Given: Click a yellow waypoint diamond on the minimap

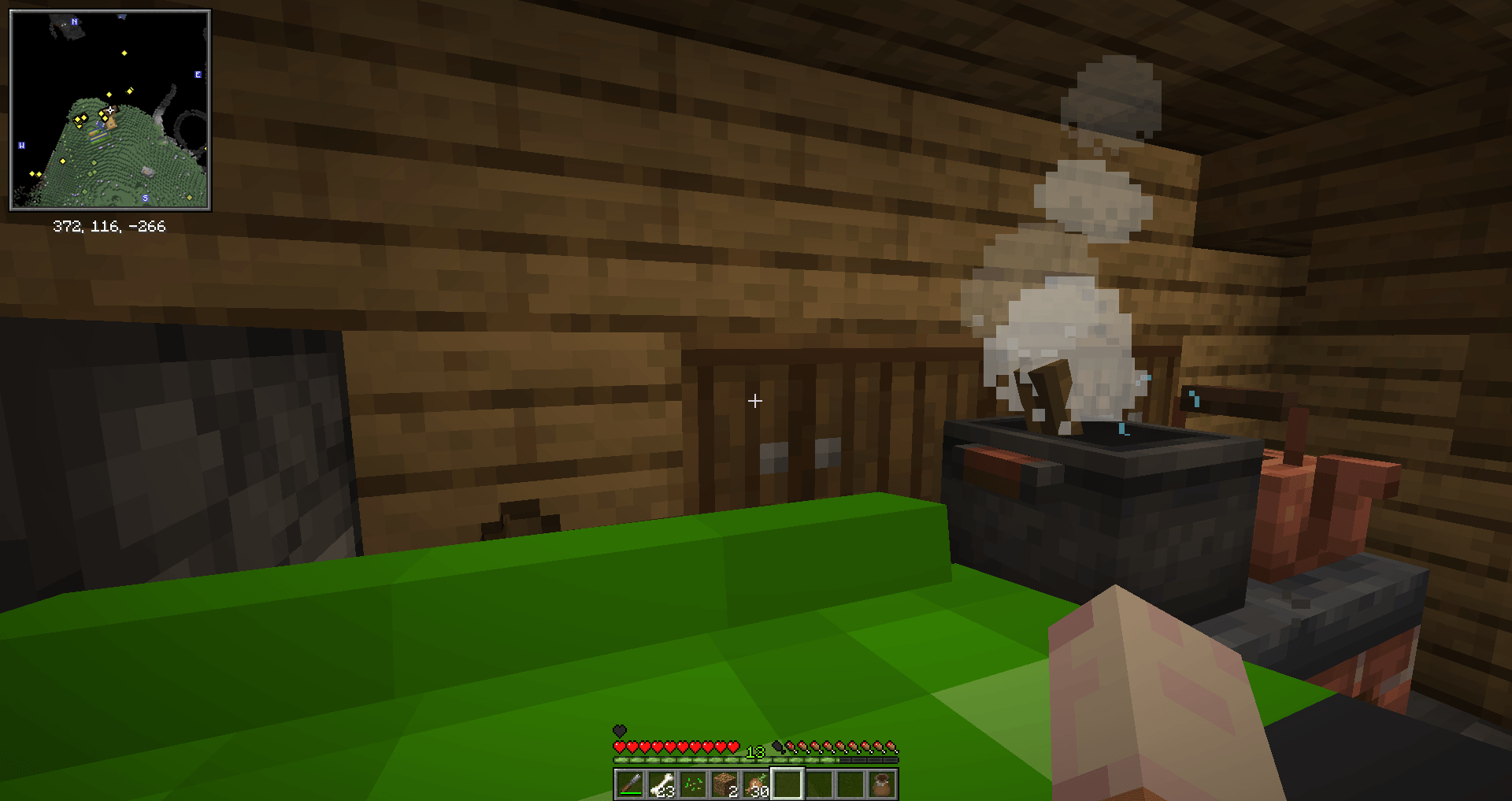Looking at the screenshot, I should coord(124,53).
